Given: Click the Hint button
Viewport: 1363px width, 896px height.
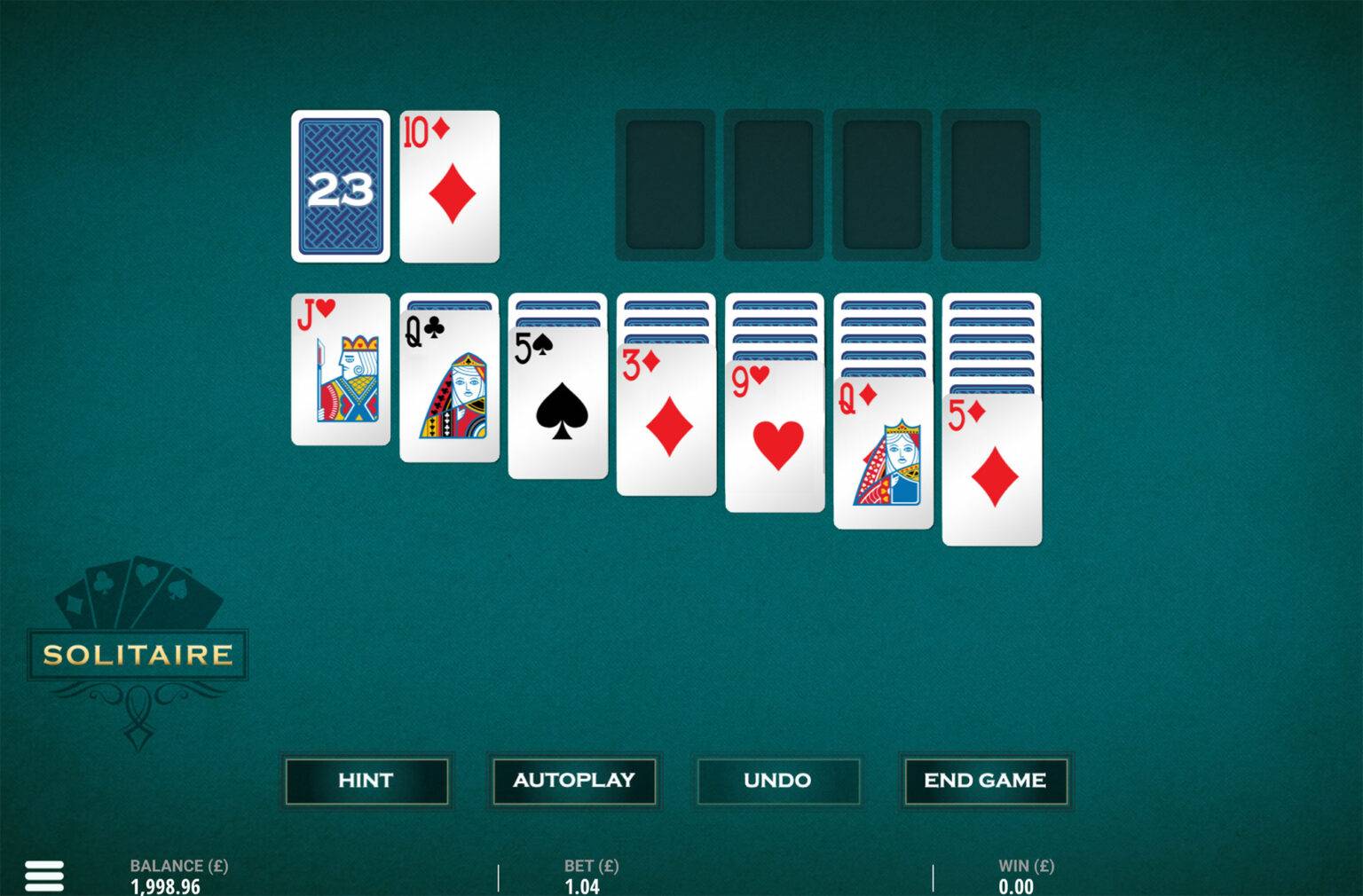Looking at the screenshot, I should pos(366,781).
